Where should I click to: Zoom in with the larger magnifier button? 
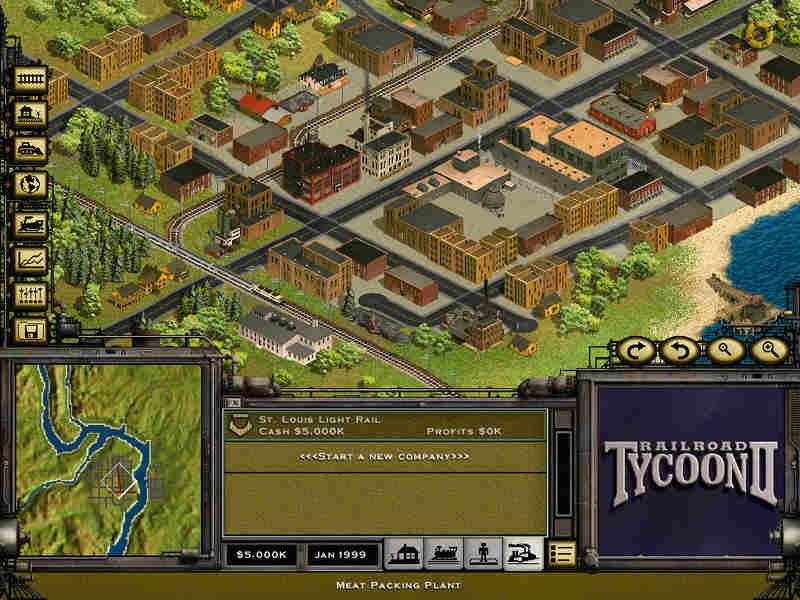coord(769,350)
